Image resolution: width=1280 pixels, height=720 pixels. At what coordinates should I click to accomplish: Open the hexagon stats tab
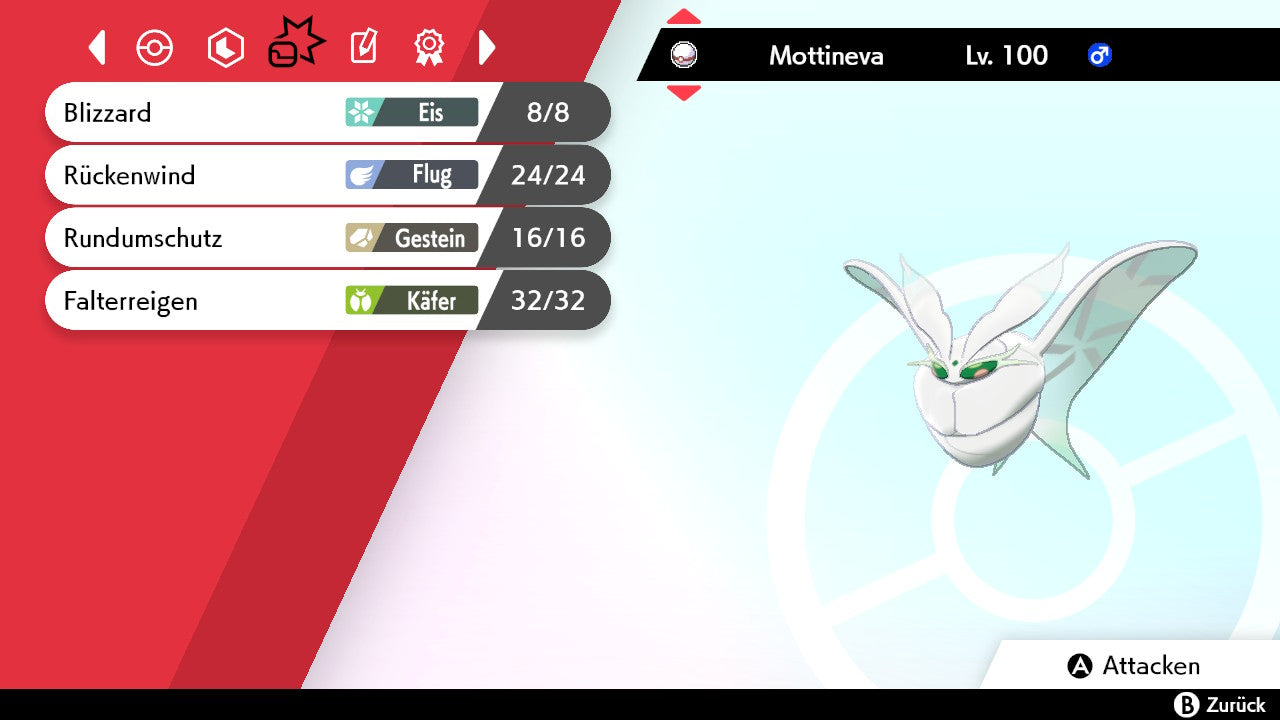(x=225, y=48)
